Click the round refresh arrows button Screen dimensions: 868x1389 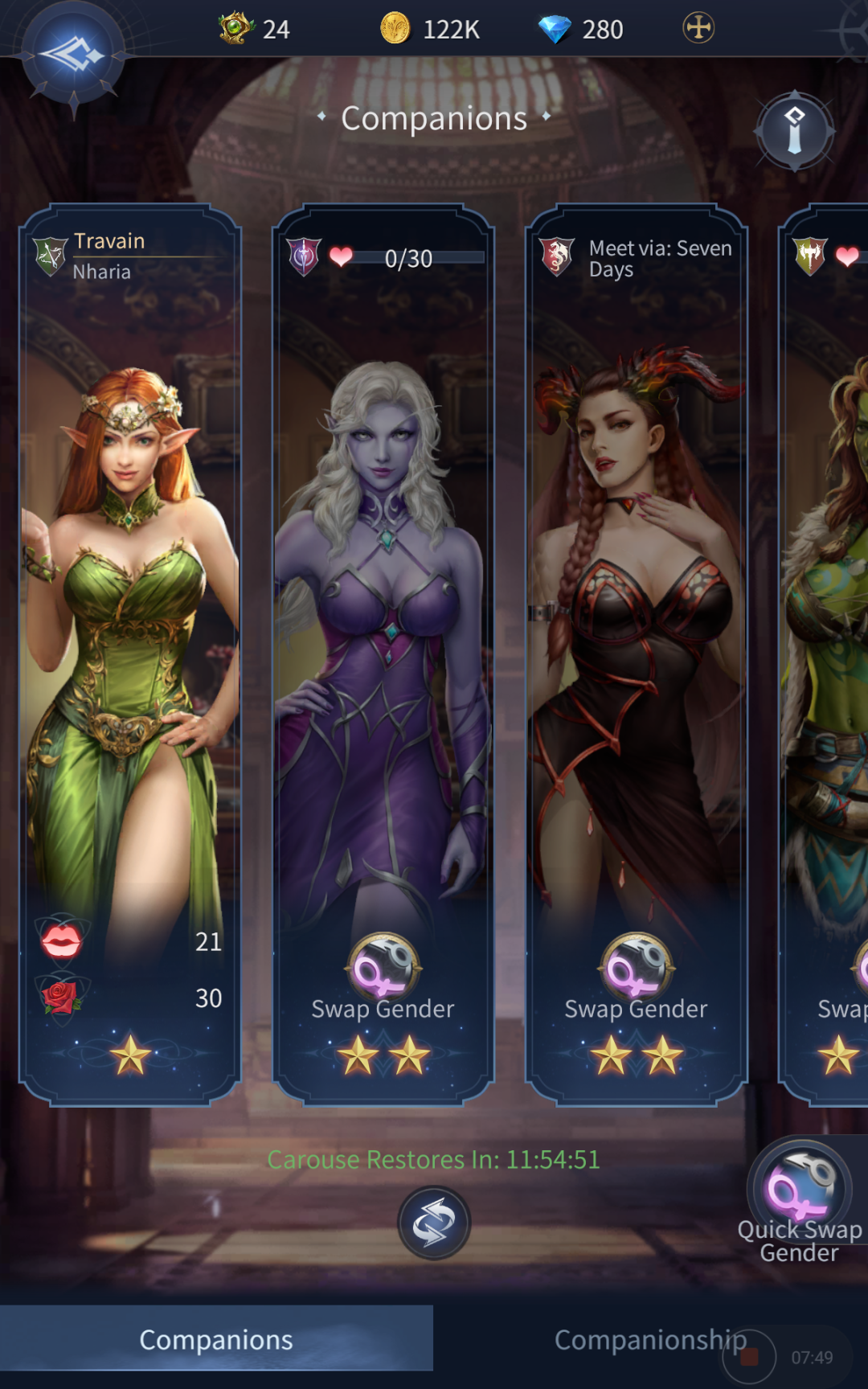coord(434,1223)
